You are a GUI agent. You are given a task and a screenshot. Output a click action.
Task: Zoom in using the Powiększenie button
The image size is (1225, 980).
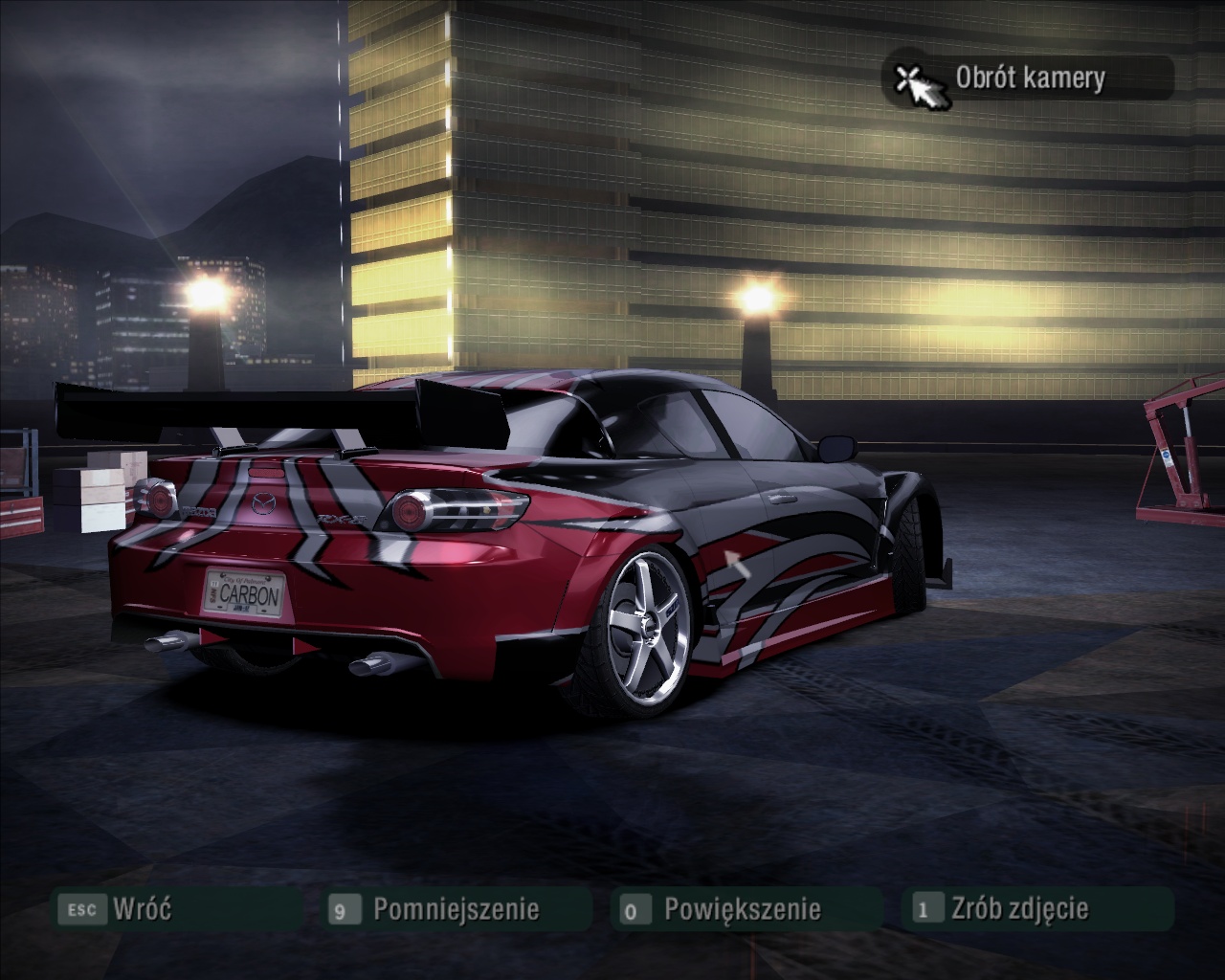click(742, 908)
